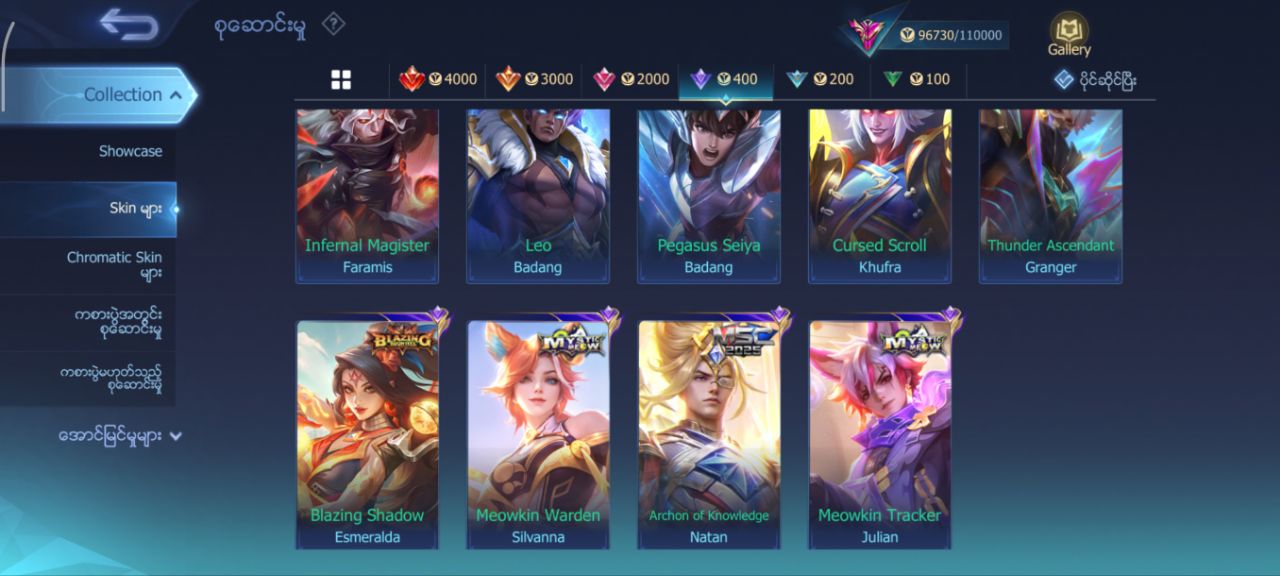This screenshot has height=576, width=1280.
Task: Switch to the 3000 points tier tab
Action: click(x=534, y=80)
